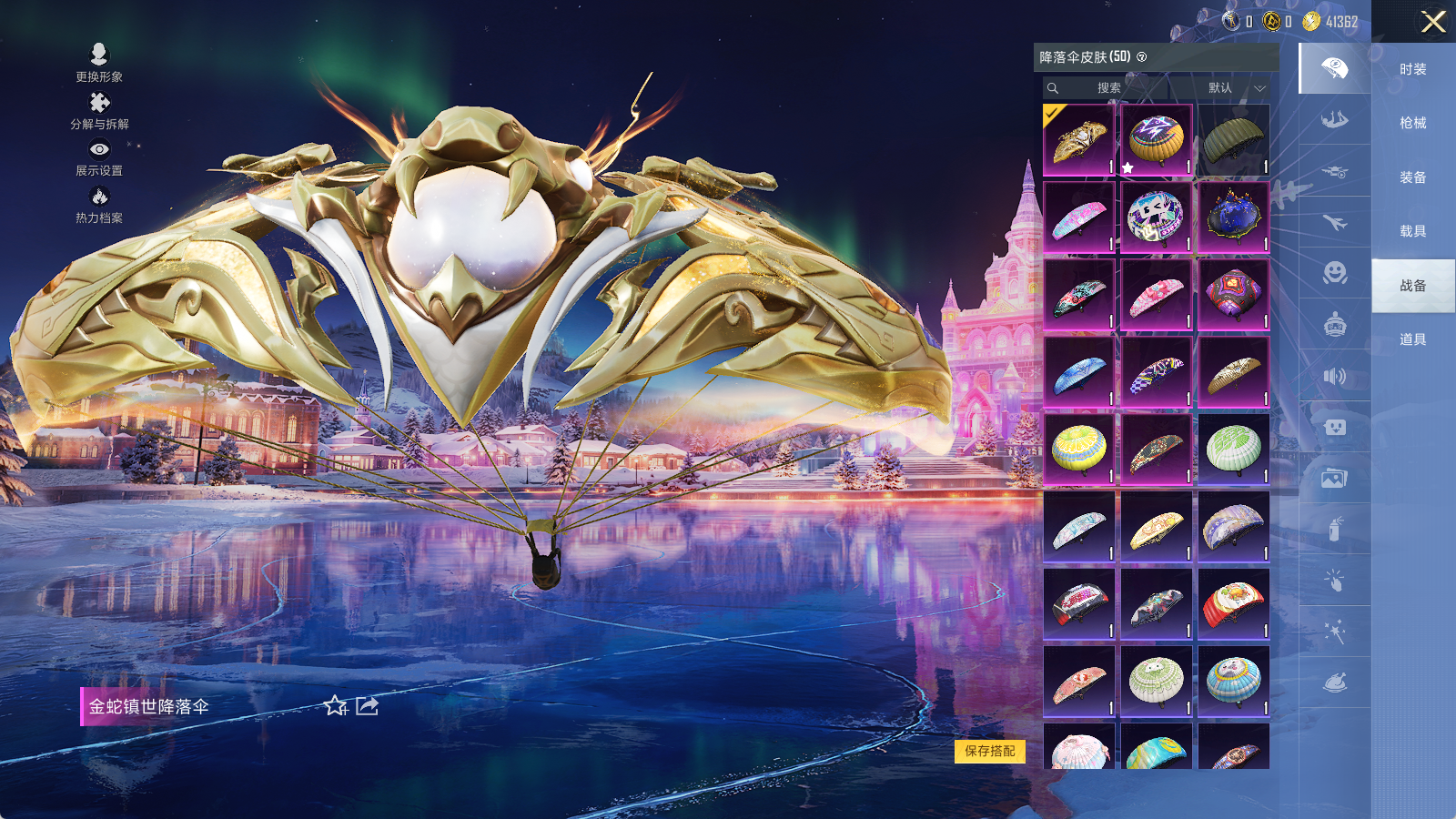Image resolution: width=1456 pixels, height=819 pixels.
Task: Open 分解与拆解 option
Action: (99, 111)
